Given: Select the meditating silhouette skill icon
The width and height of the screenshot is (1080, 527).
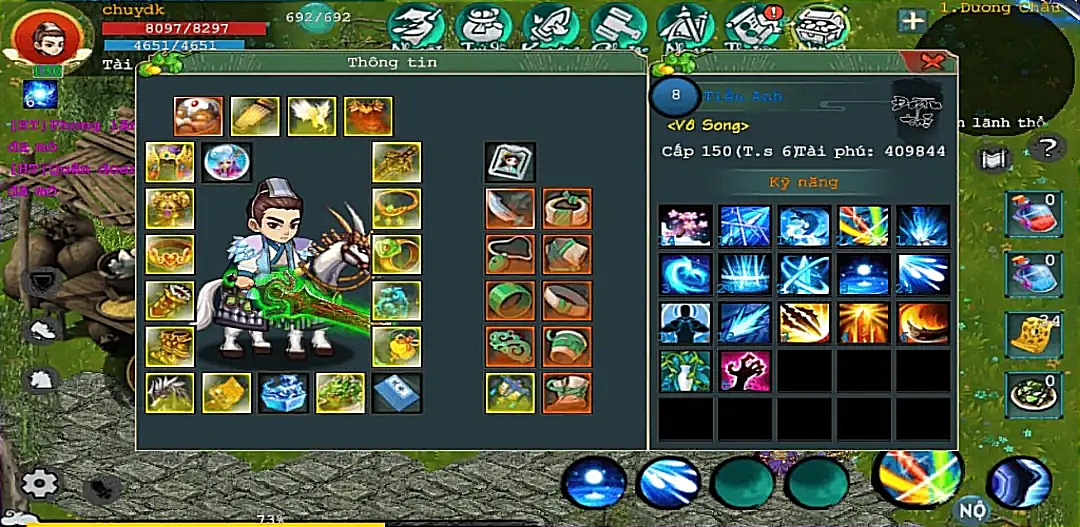Looking at the screenshot, I should [x=685, y=323].
